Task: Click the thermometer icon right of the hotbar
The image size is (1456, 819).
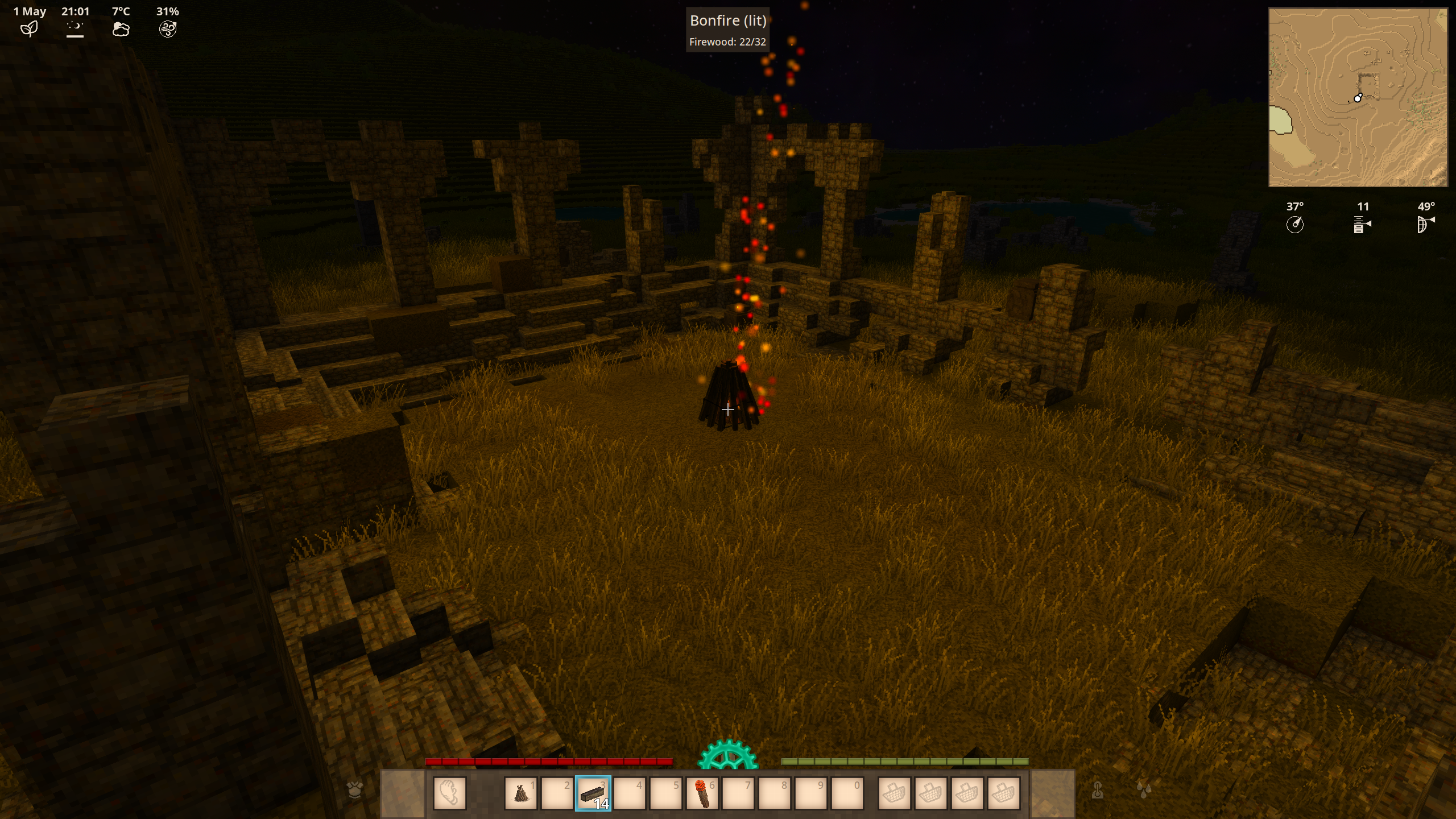Action: point(1098,789)
